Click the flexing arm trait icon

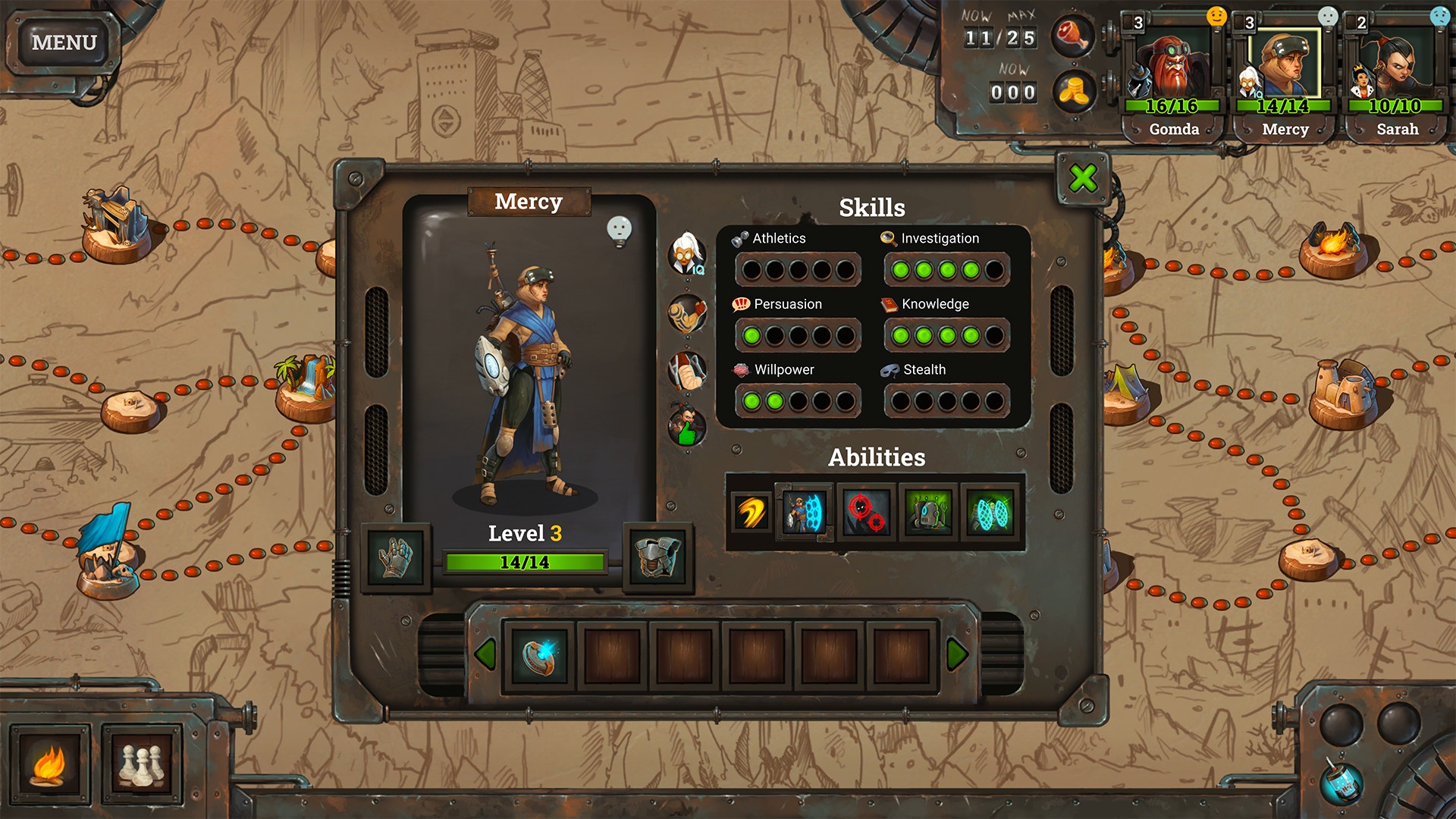687,313
